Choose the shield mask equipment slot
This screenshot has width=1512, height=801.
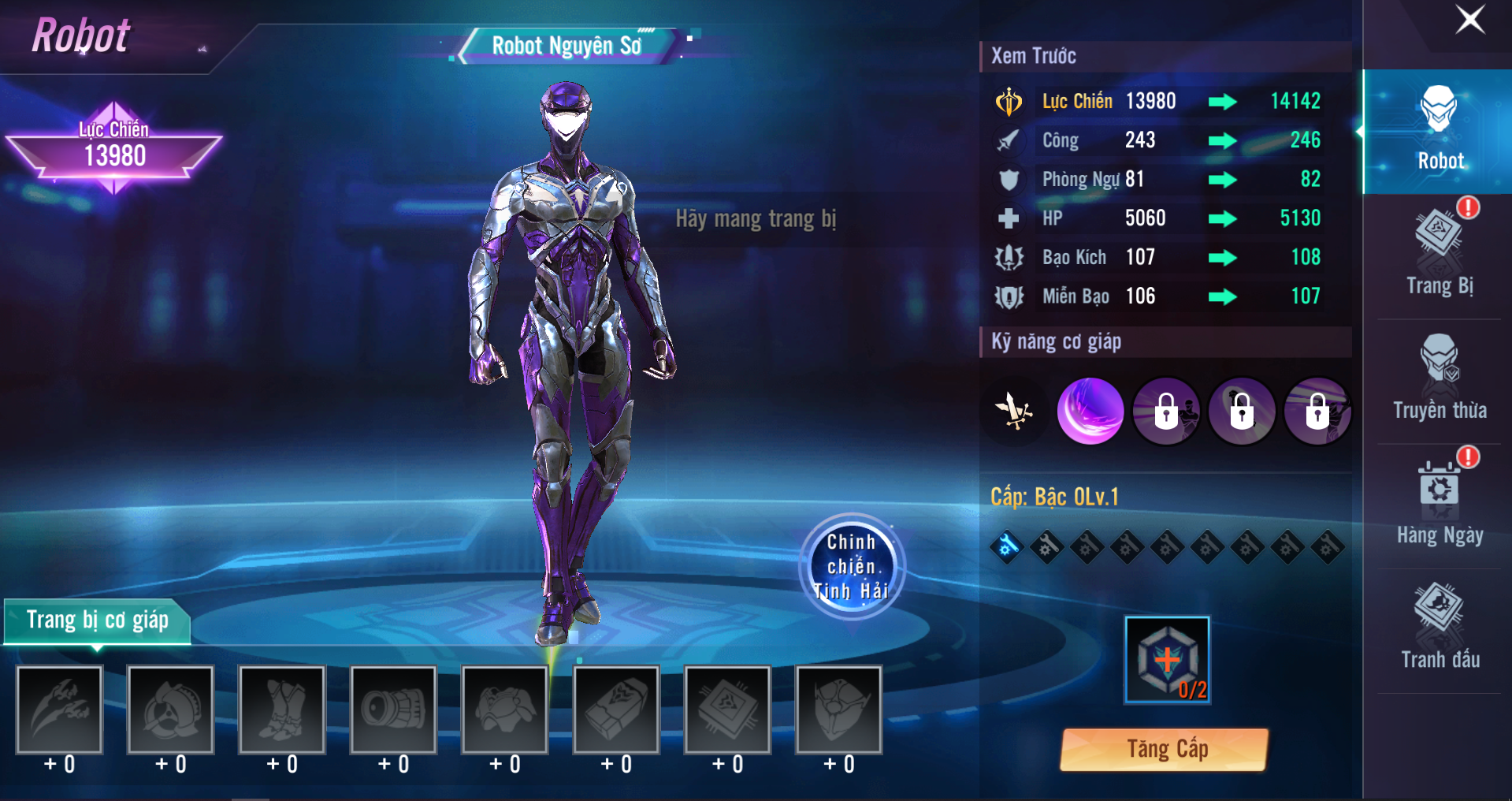coord(839,710)
